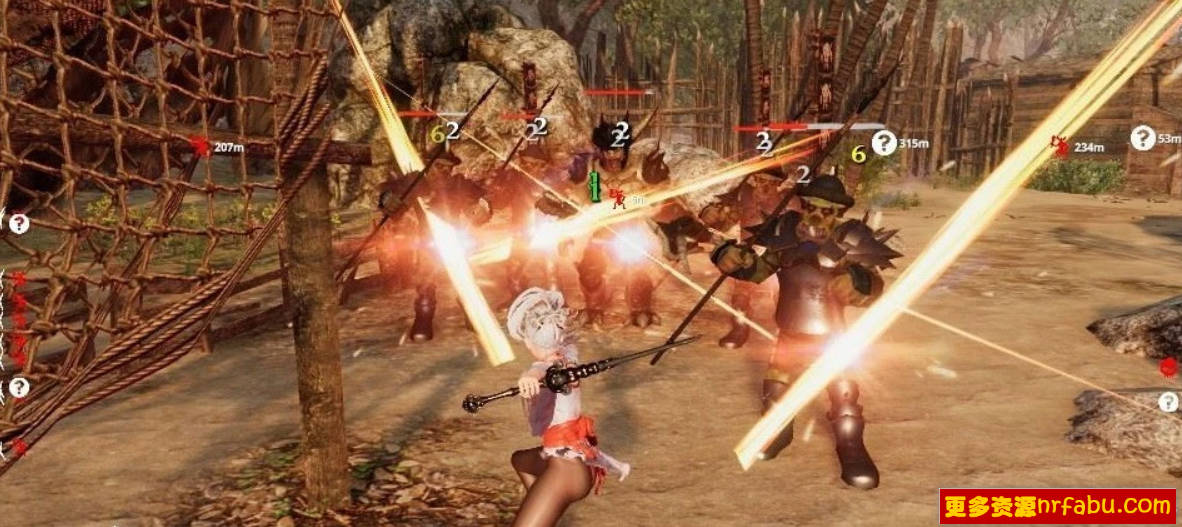
Task: Click the question mark marker showing 315m
Action: tap(884, 143)
